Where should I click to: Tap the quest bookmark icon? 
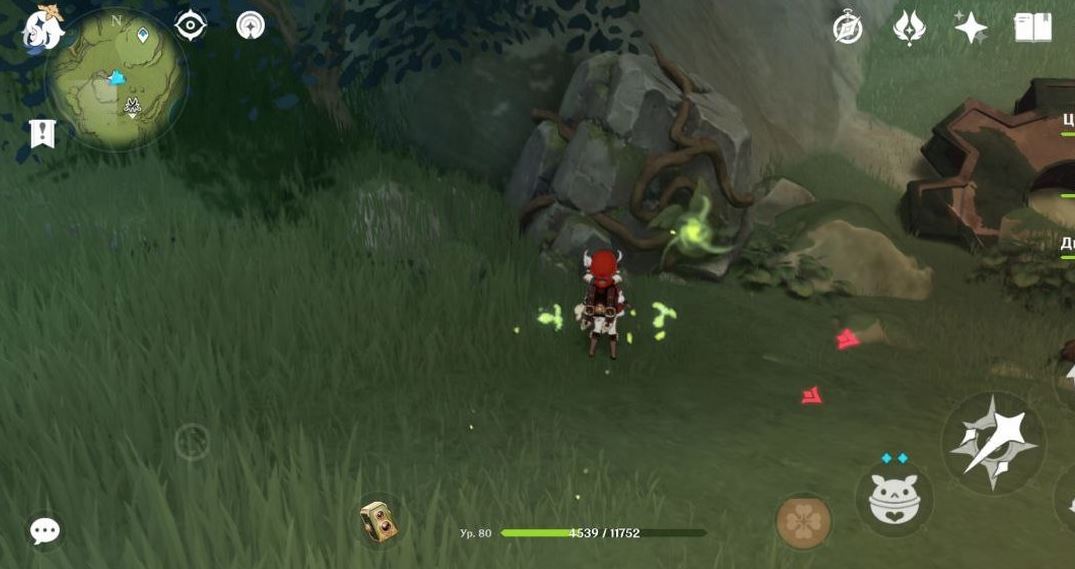pyautogui.click(x=42, y=133)
